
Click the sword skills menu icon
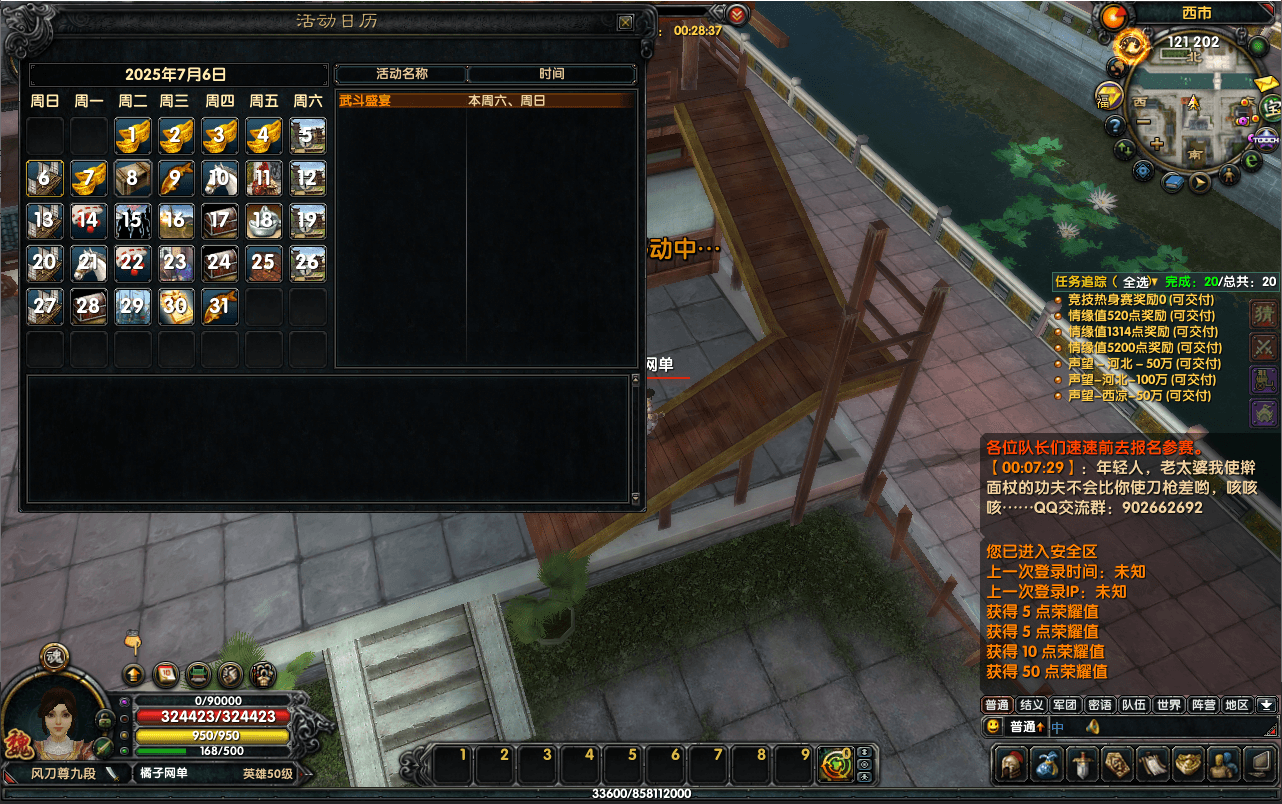tap(1081, 765)
